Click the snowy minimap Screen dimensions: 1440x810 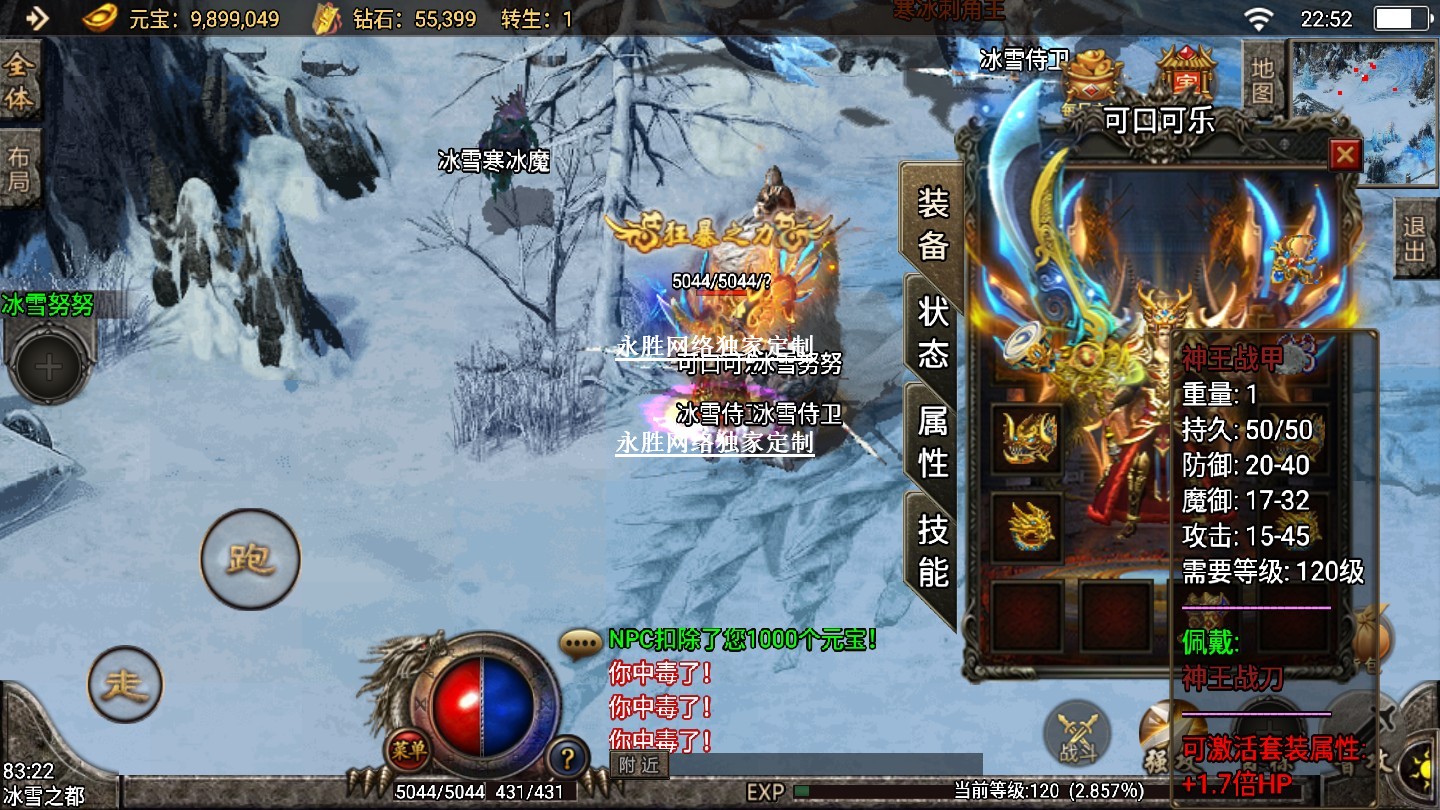pyautogui.click(x=1364, y=112)
